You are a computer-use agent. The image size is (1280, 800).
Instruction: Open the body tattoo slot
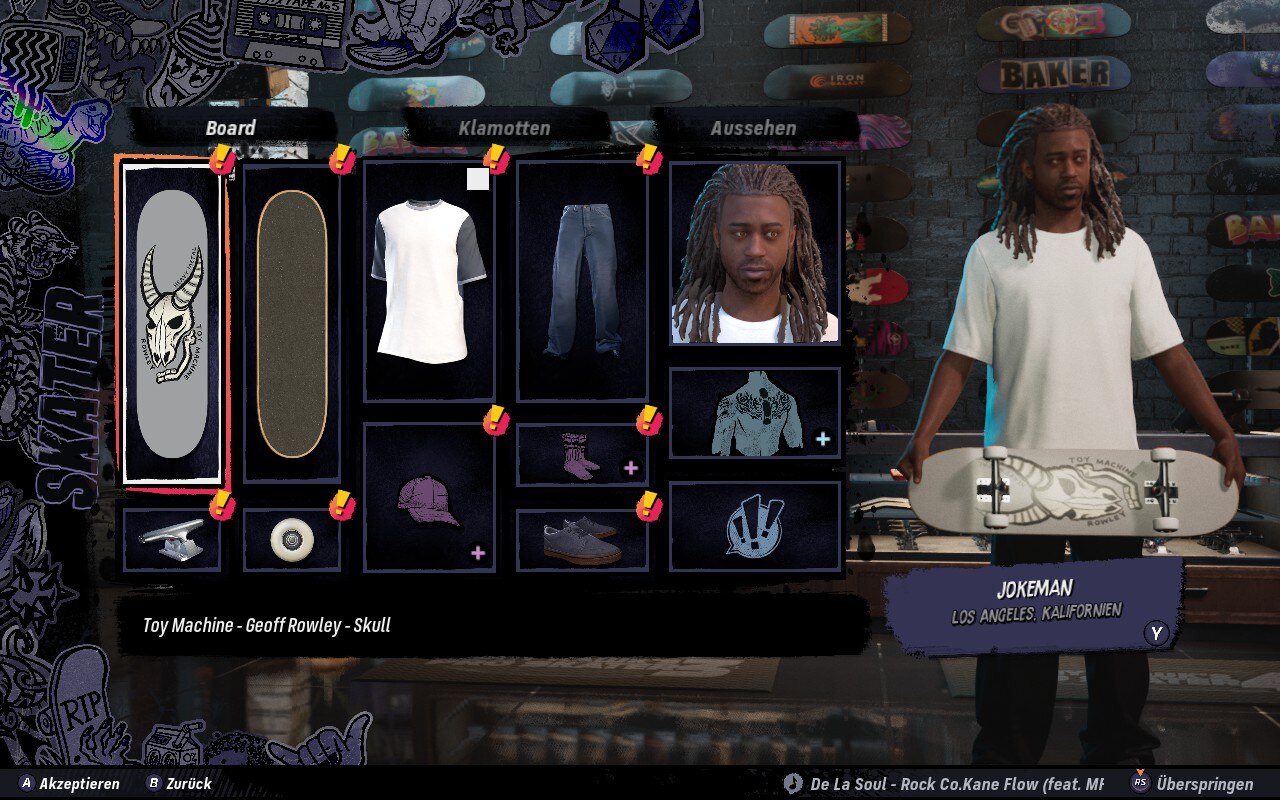755,413
